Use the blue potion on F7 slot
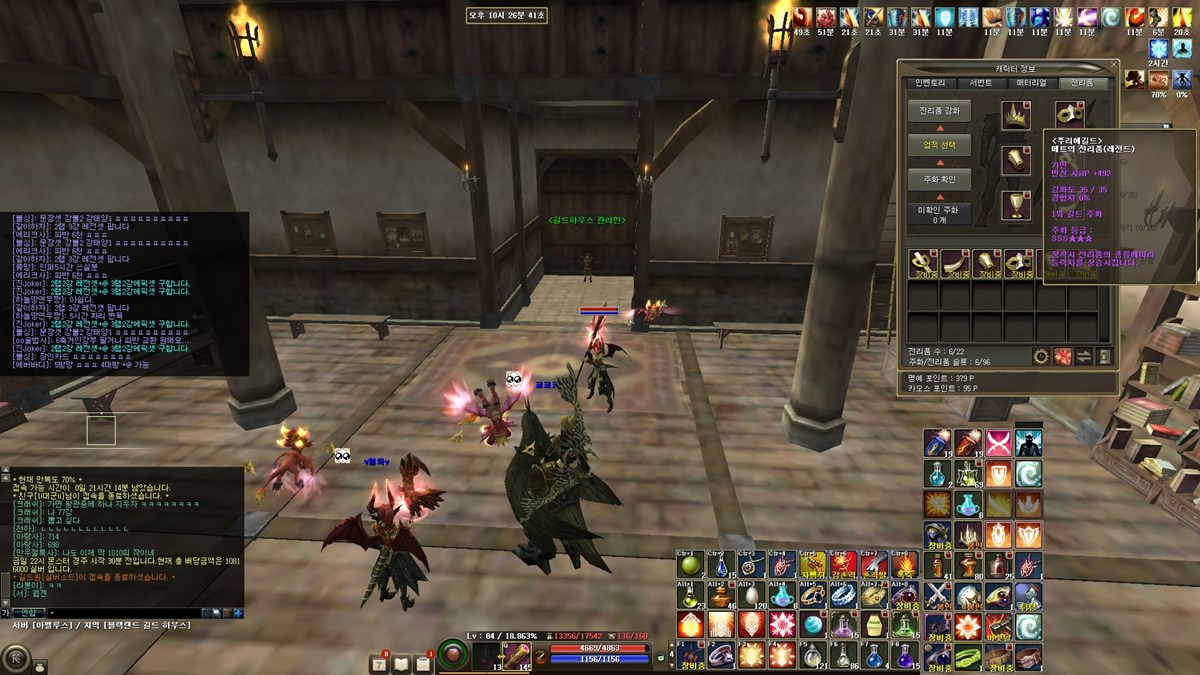The width and height of the screenshot is (1200, 675). tap(875, 656)
